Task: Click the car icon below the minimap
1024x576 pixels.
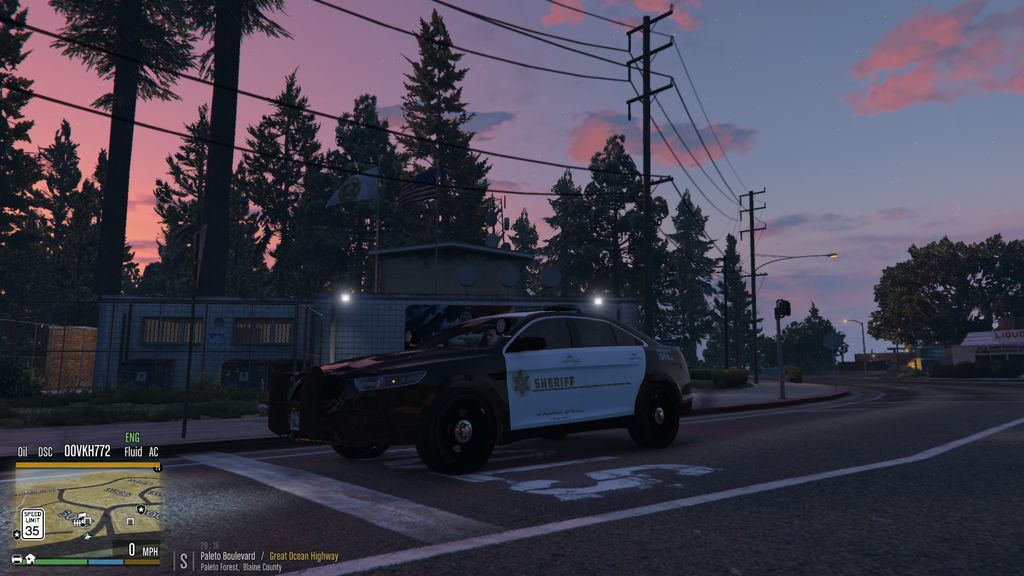Action: (x=17, y=559)
